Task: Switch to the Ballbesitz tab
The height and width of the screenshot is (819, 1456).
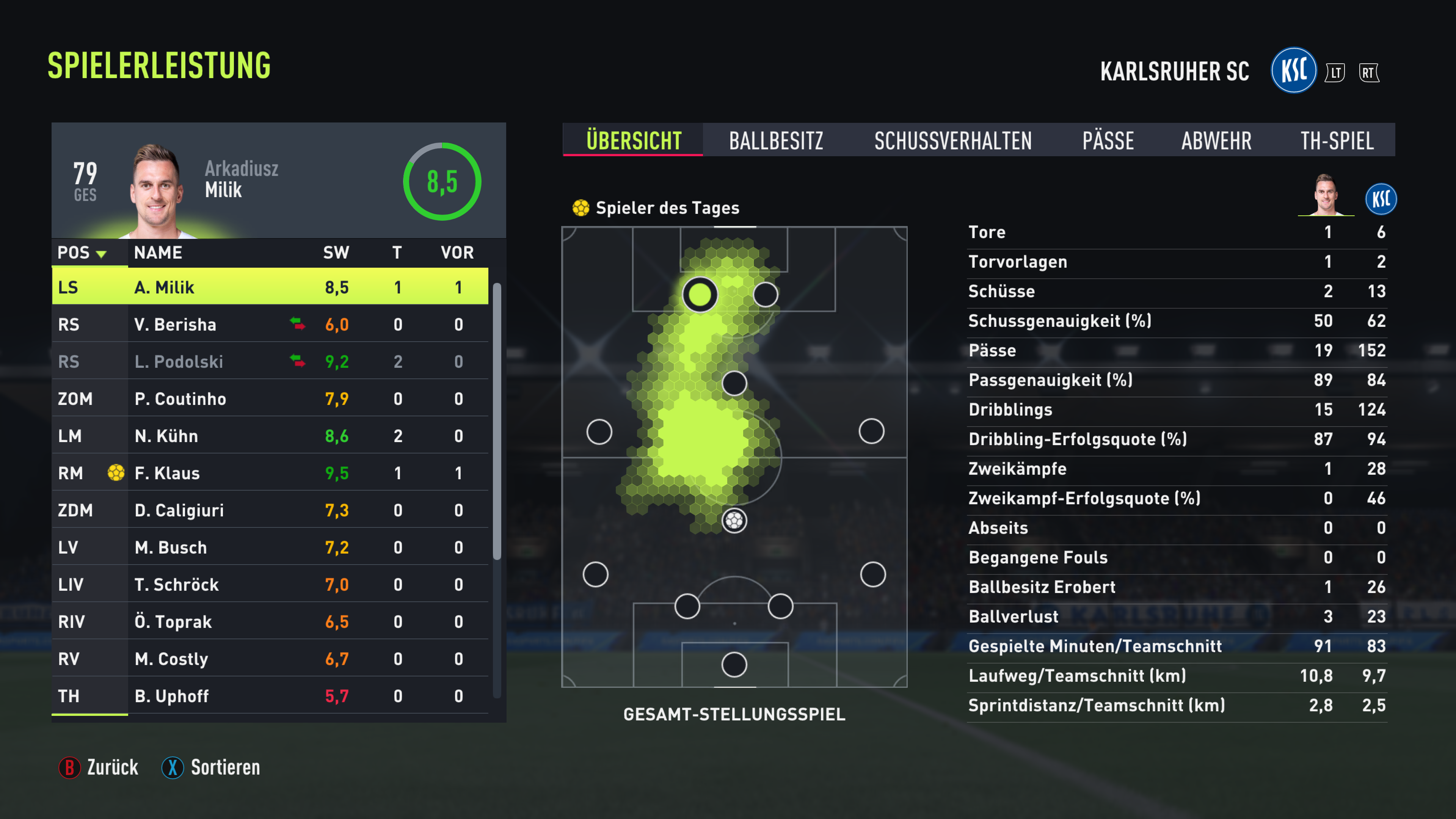Action: coord(775,140)
